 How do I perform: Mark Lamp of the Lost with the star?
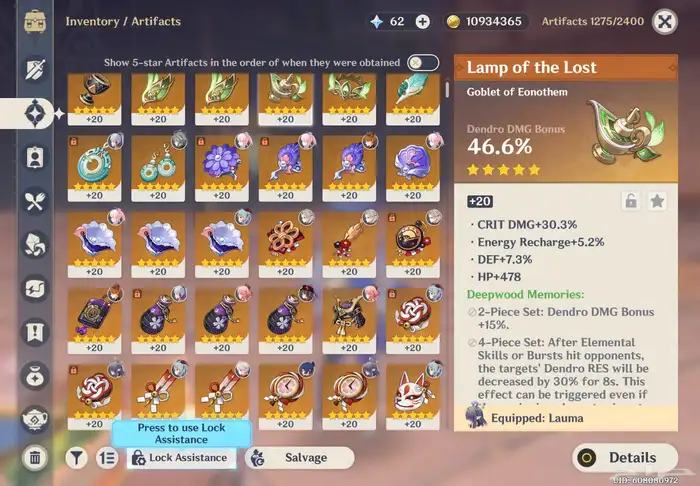657,201
